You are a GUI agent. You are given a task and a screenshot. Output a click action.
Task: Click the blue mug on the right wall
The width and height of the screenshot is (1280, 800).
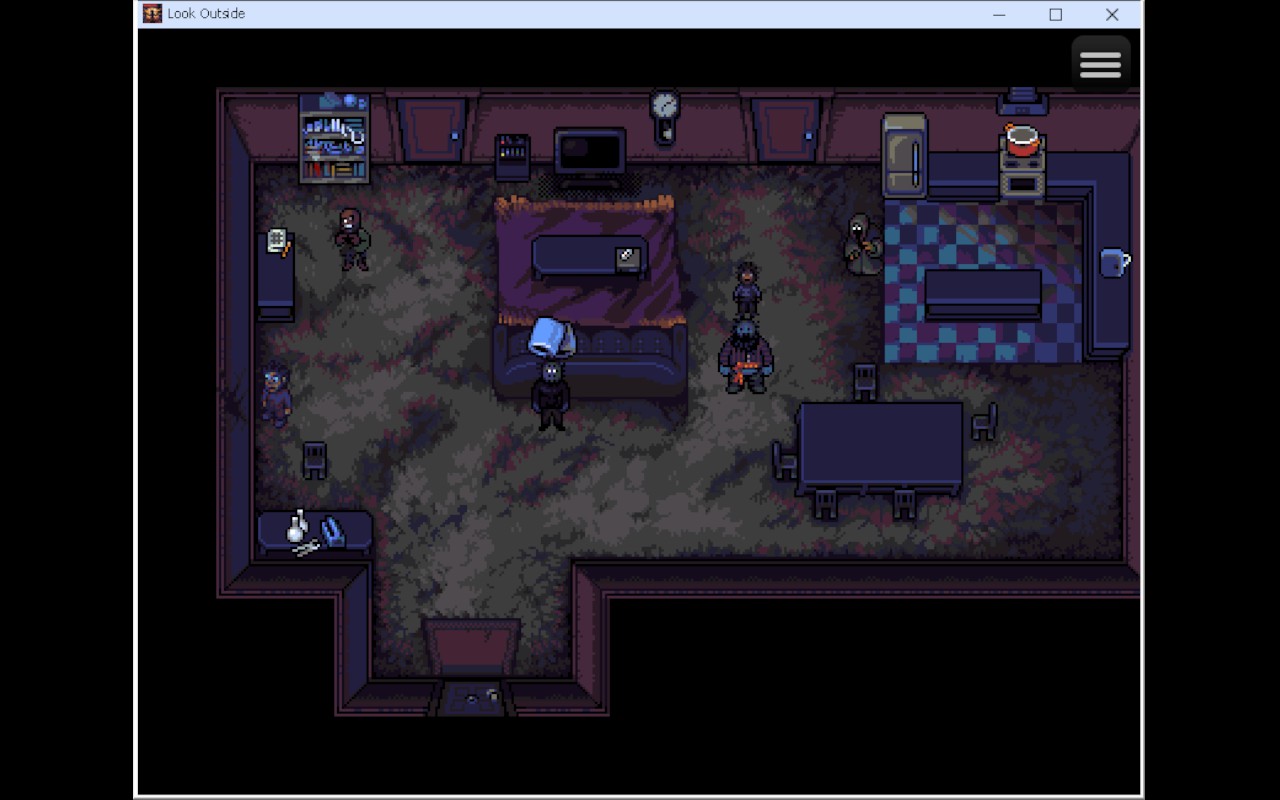click(x=1113, y=262)
